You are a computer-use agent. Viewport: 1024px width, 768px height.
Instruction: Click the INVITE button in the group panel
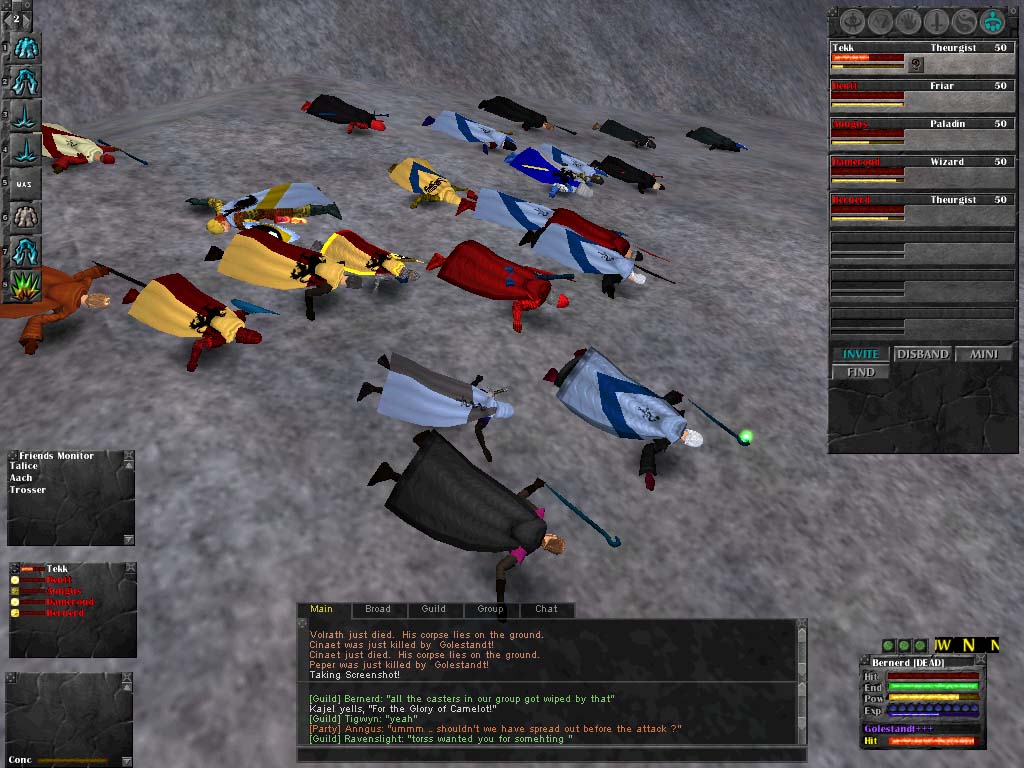click(x=861, y=354)
